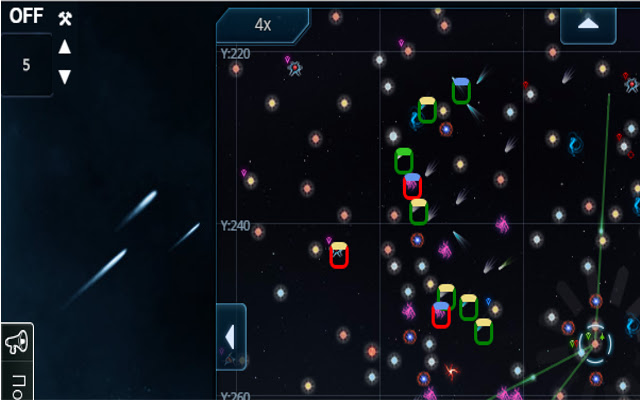Decrease the value with the down arrow
The height and width of the screenshot is (400, 640).
pos(65,76)
